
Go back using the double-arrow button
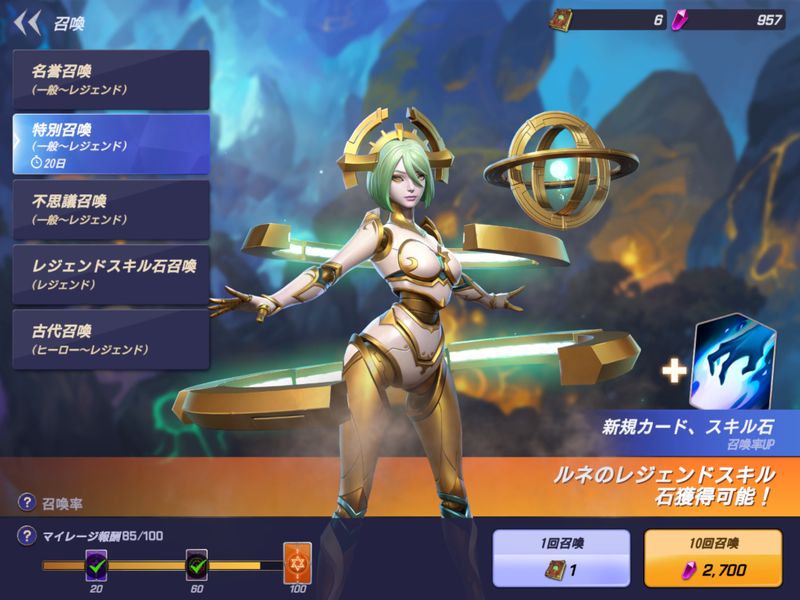coord(30,20)
